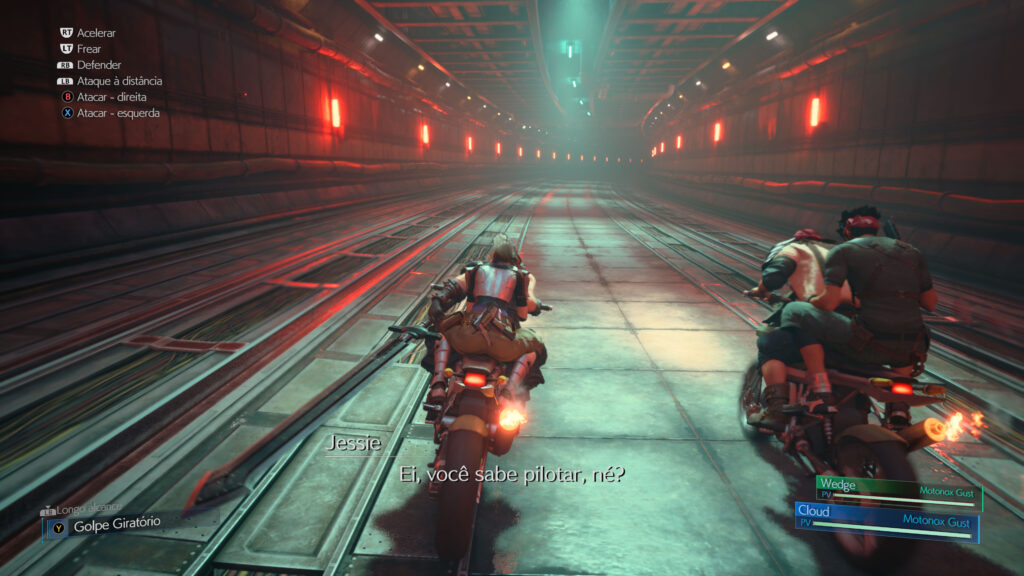Image resolution: width=1024 pixels, height=576 pixels.
Task: Select Cloud's party status panel
Action: [886, 518]
